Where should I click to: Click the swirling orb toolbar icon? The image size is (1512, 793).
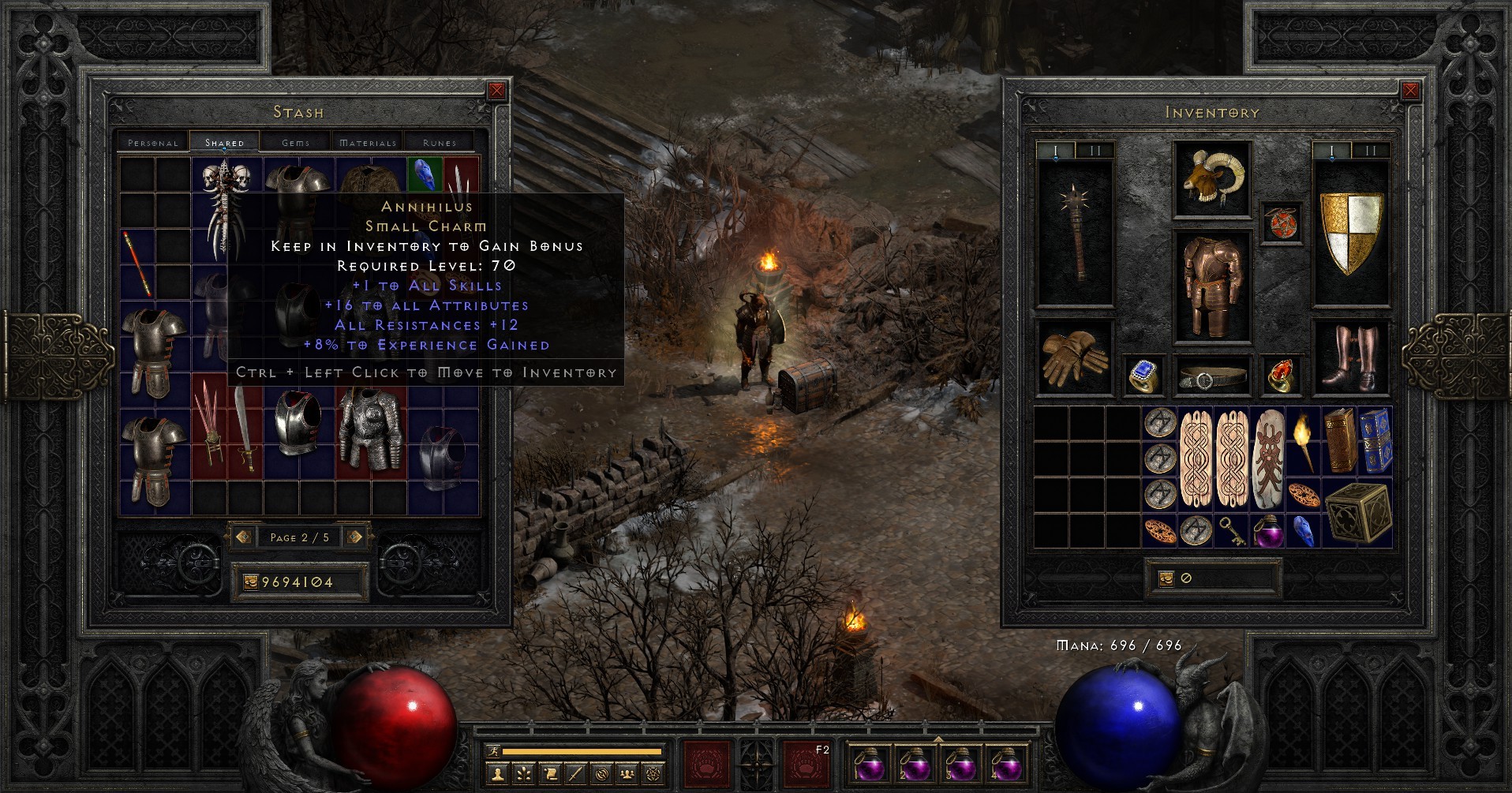602,774
